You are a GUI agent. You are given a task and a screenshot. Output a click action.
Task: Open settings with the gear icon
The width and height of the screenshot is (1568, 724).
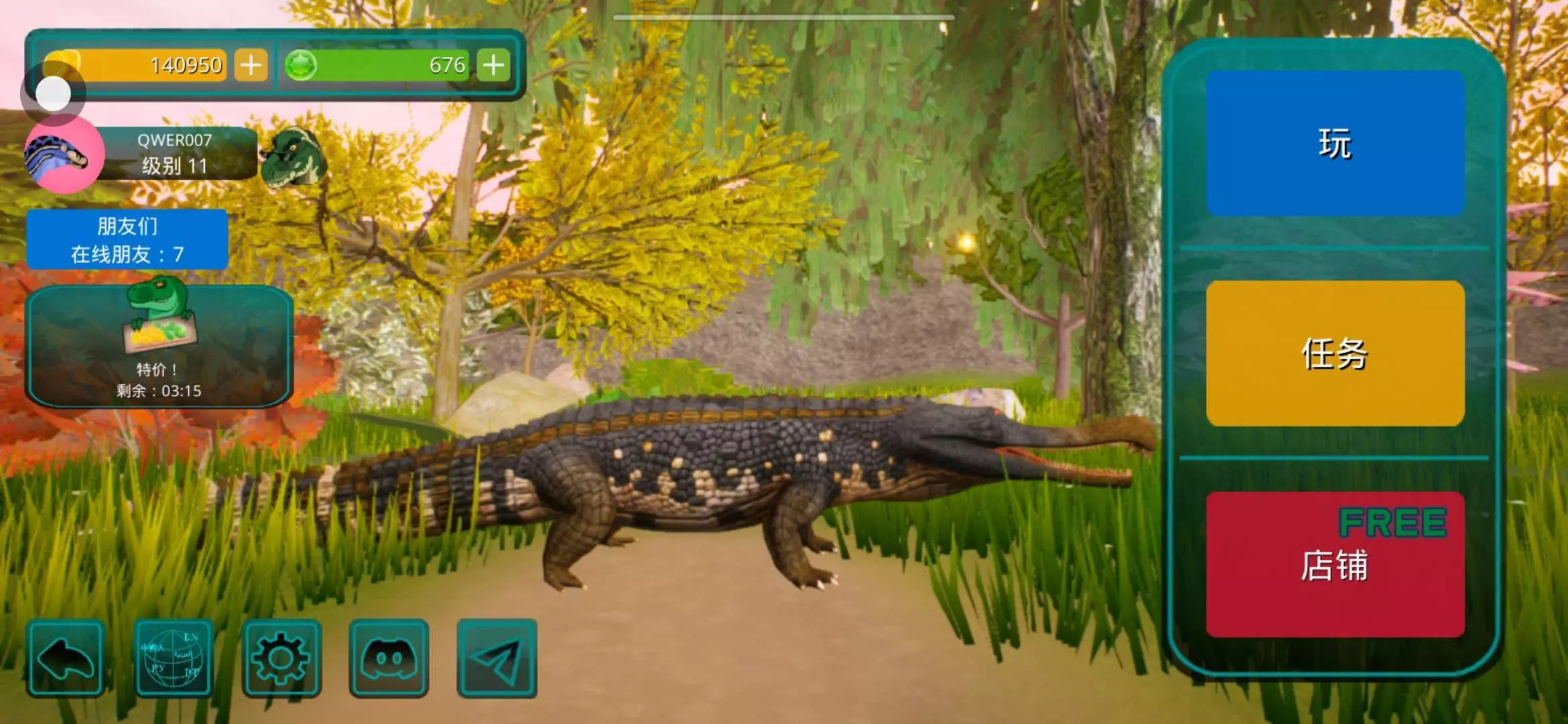pyautogui.click(x=281, y=658)
